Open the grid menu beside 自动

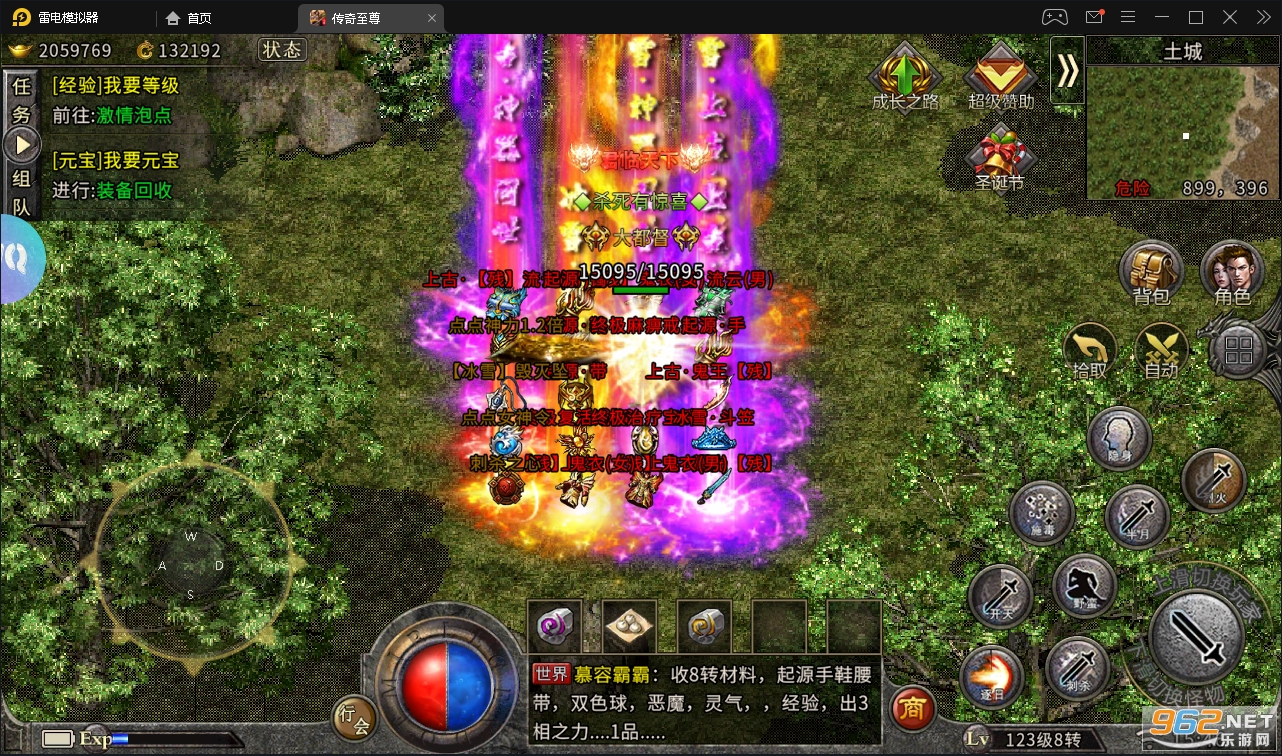(x=1239, y=351)
